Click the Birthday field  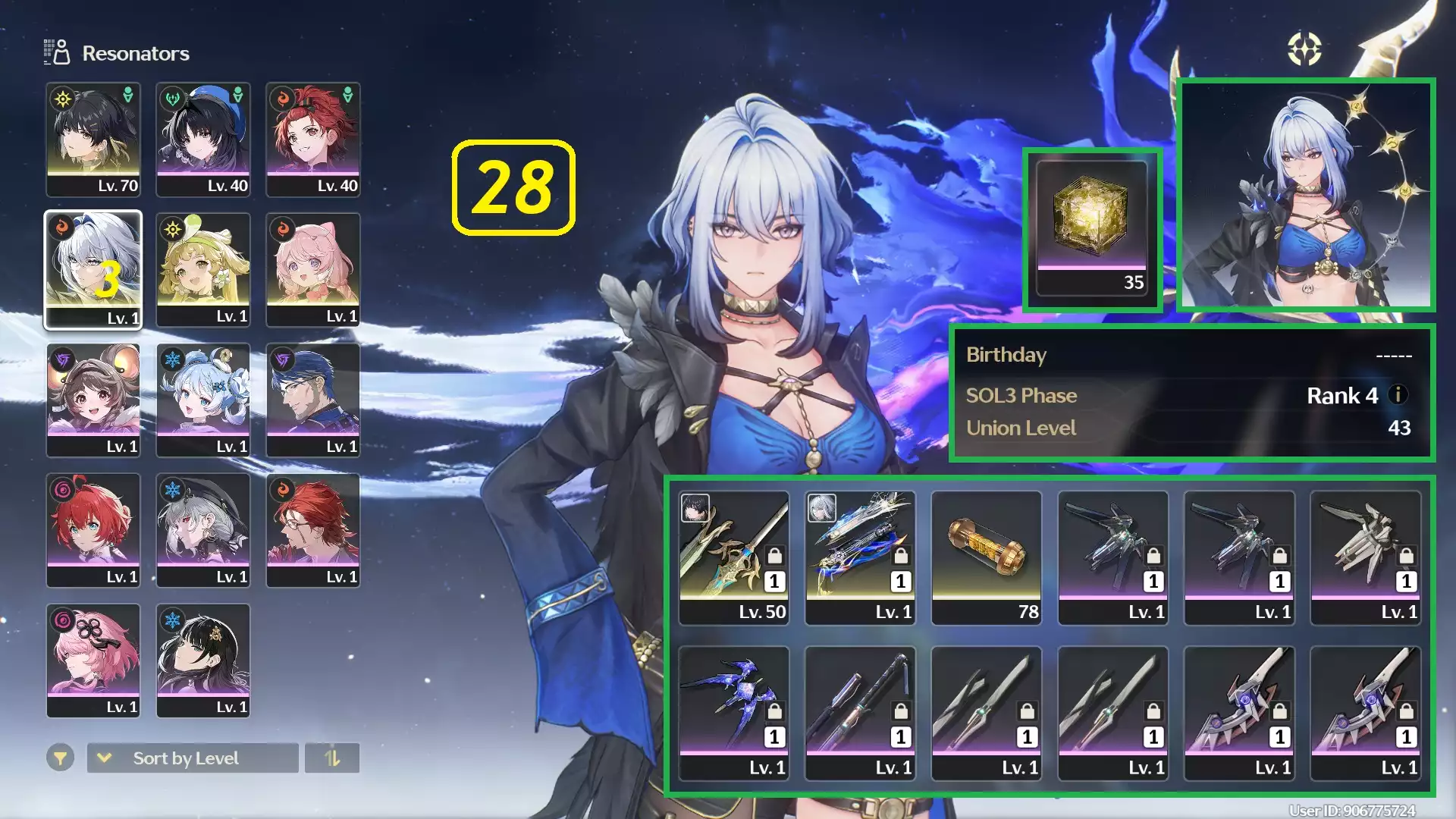pyautogui.click(x=1006, y=354)
